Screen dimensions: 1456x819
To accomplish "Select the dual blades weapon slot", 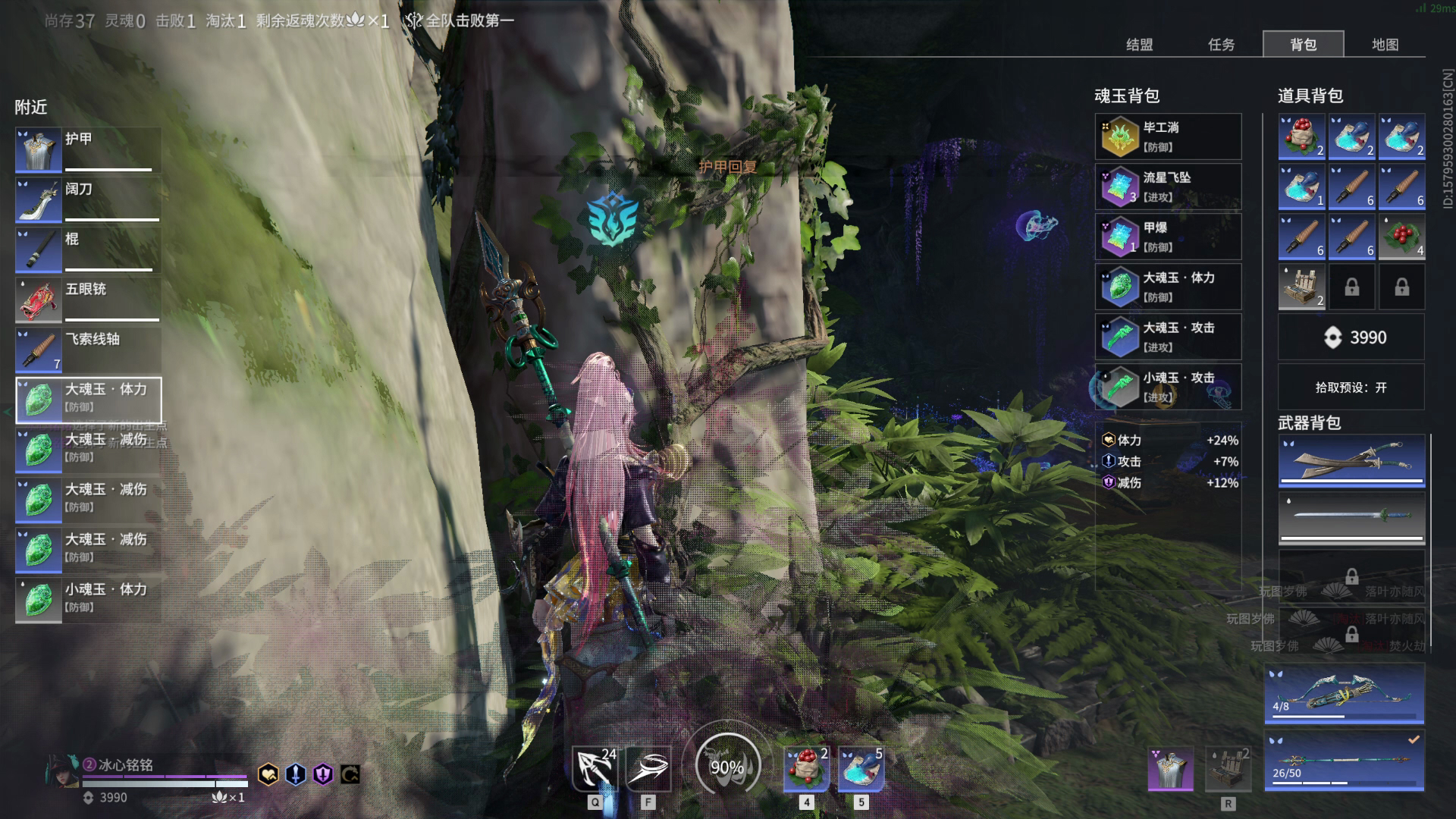I will [x=1351, y=460].
